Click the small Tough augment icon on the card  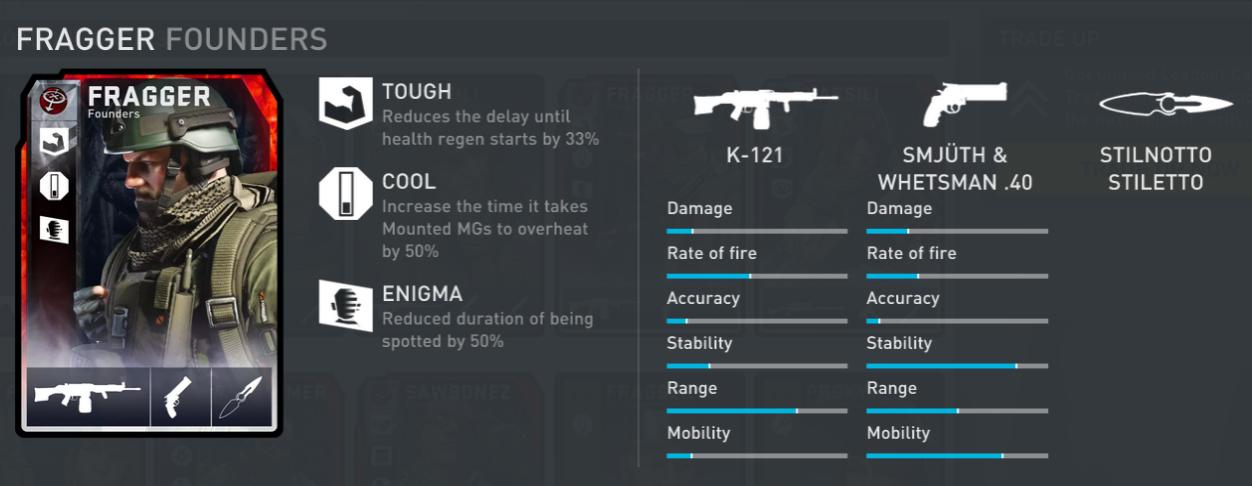(53, 141)
